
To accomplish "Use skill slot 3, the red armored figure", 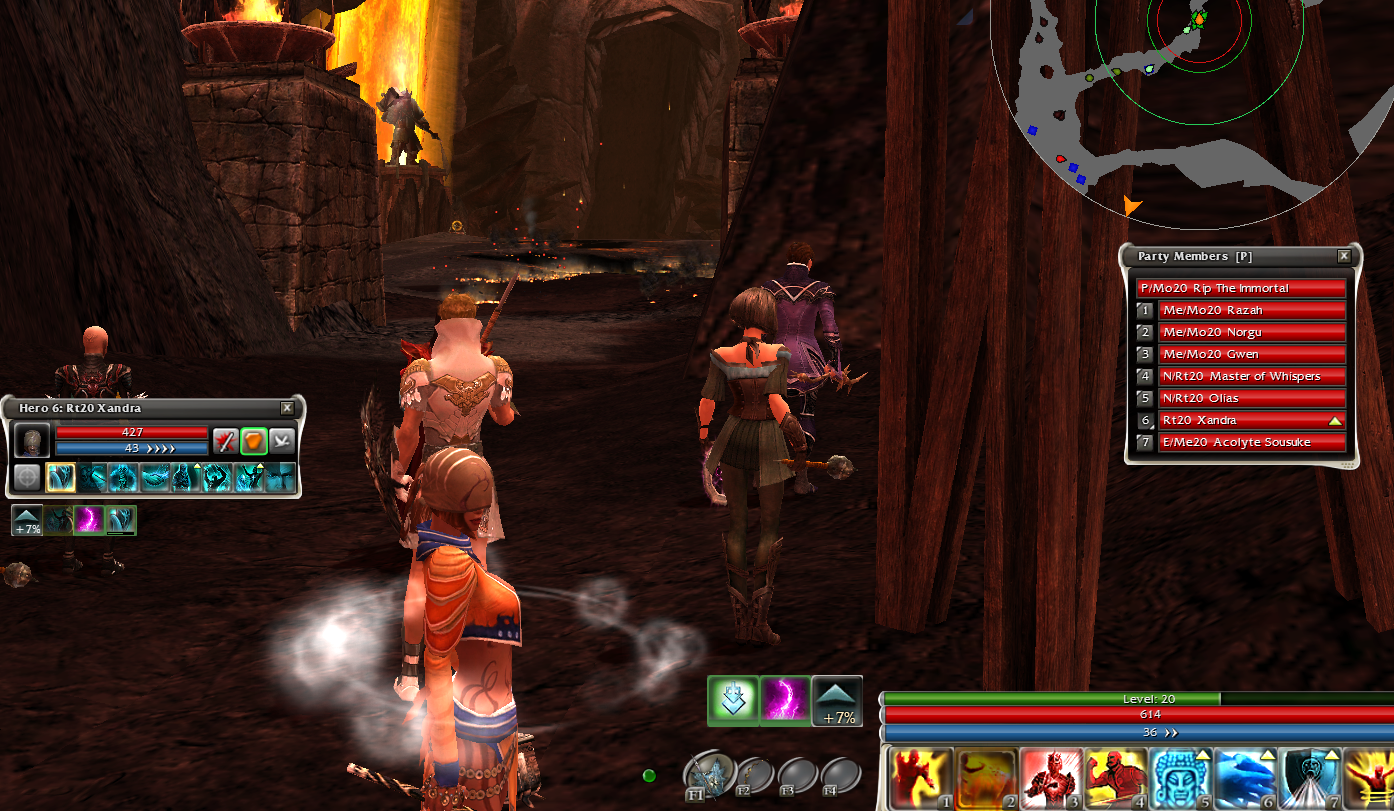I will point(1052,778).
